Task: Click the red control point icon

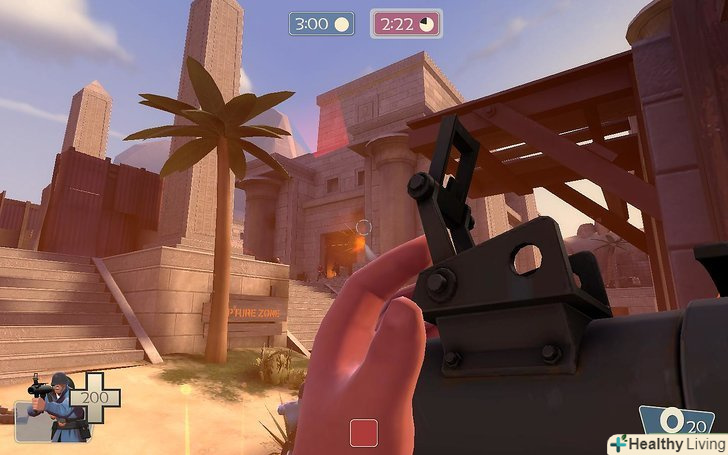Action: coord(364,433)
